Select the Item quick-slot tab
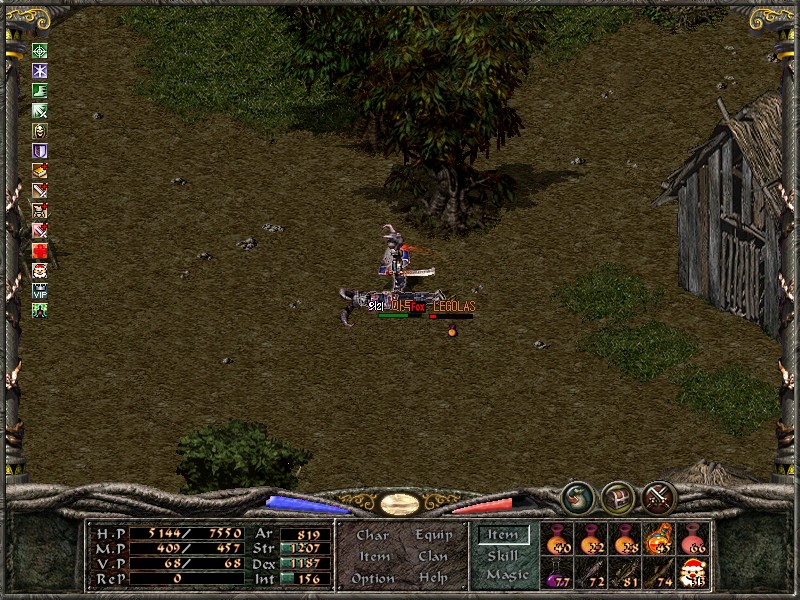 (x=503, y=536)
